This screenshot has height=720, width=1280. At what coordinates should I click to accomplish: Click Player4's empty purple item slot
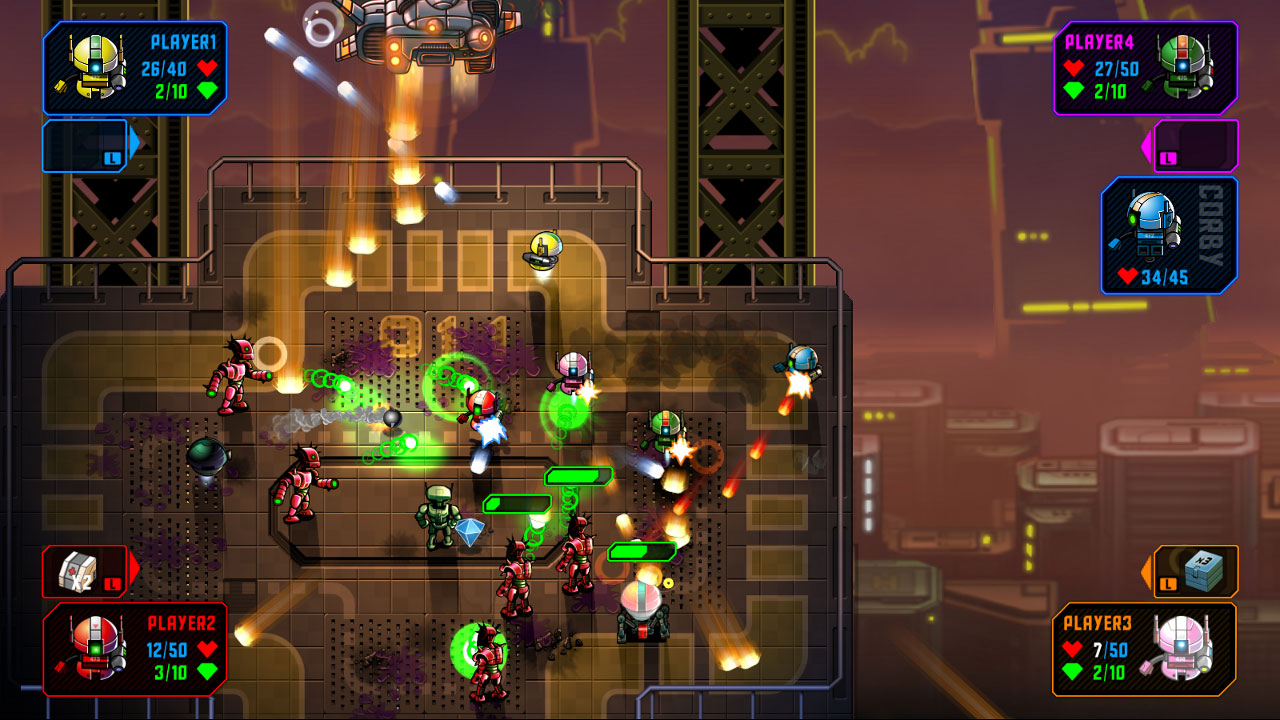click(x=1196, y=145)
